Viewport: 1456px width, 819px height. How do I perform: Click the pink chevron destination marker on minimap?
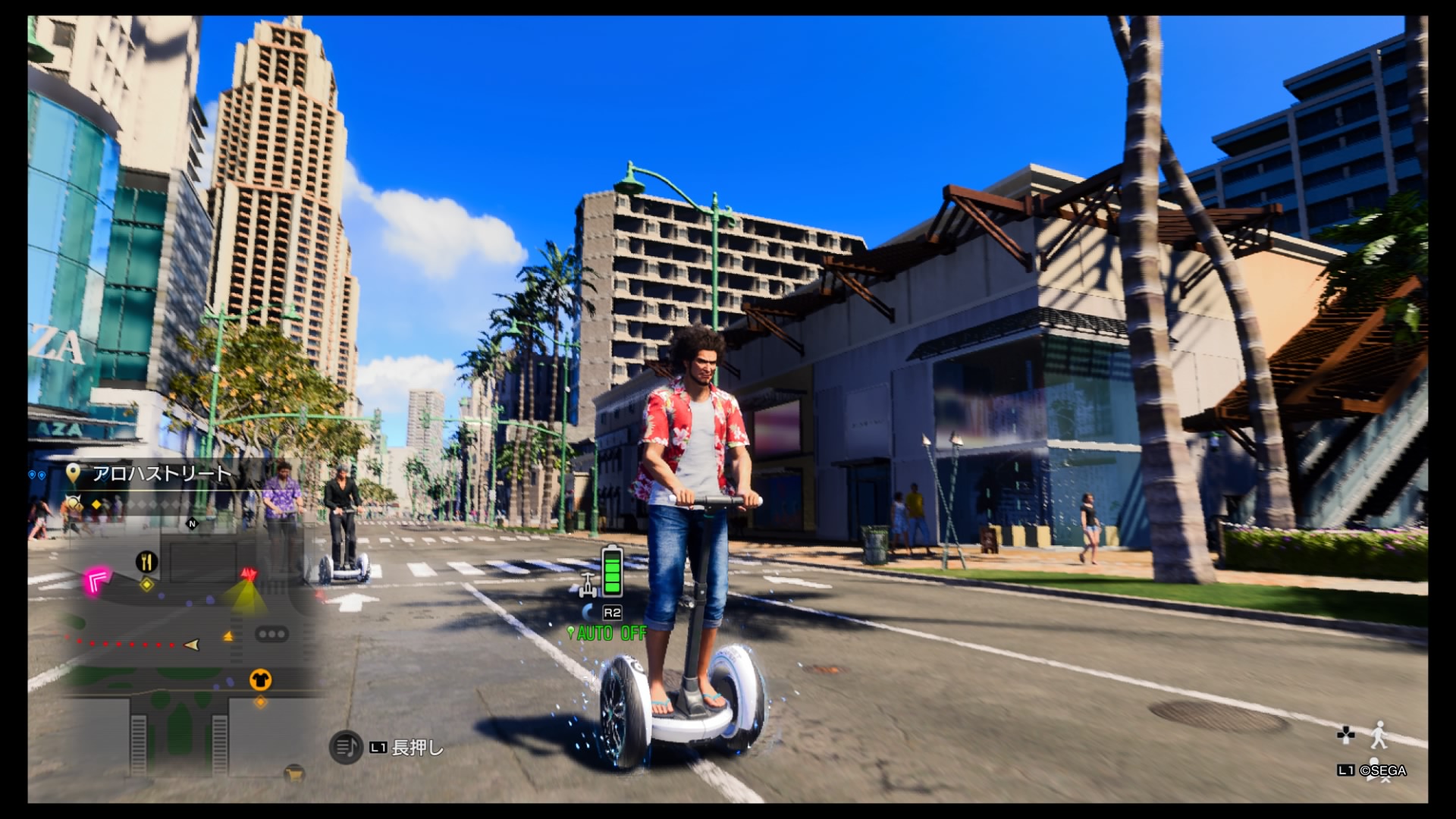coord(98,582)
